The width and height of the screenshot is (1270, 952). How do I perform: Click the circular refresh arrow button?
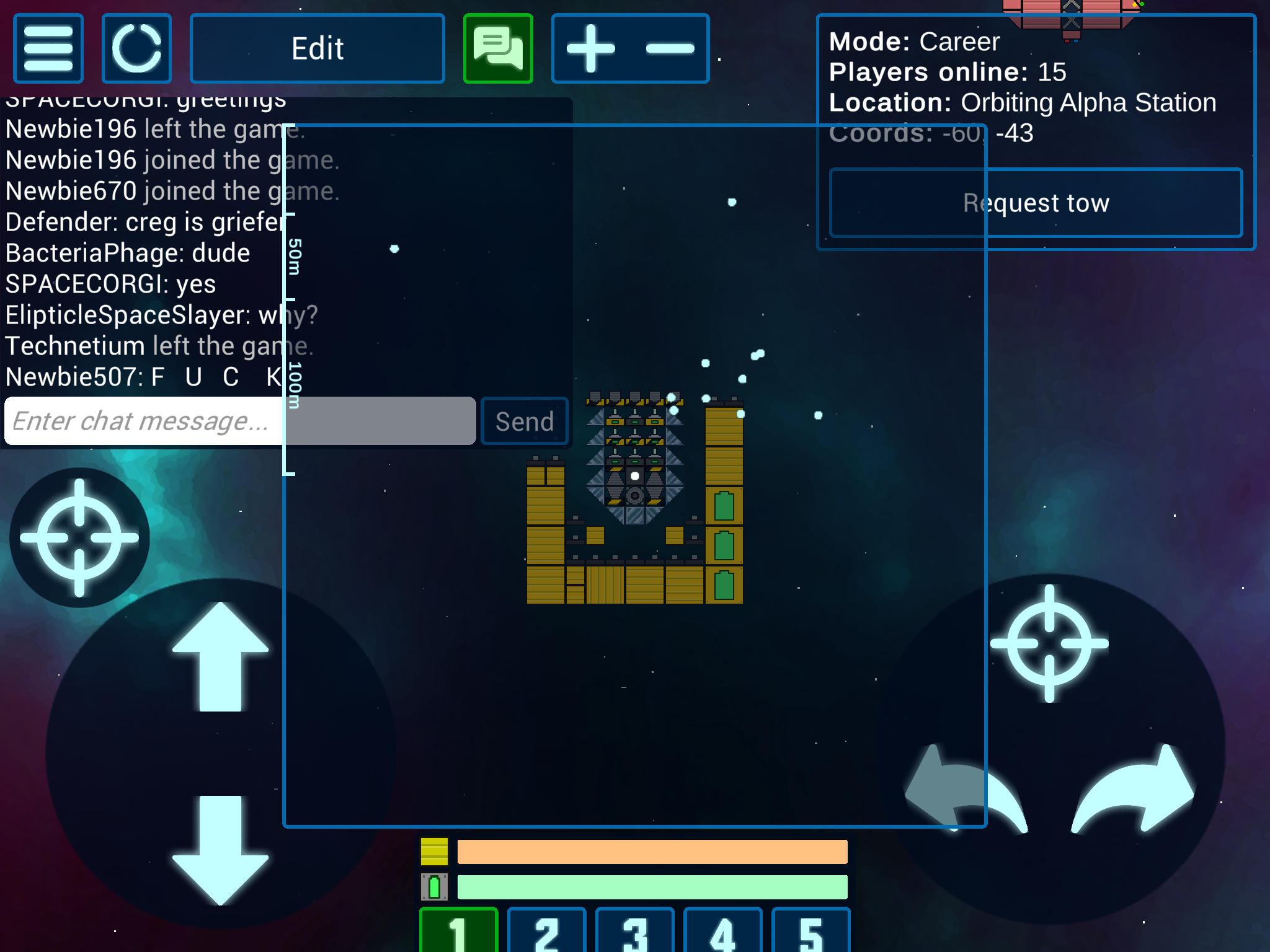(136, 48)
